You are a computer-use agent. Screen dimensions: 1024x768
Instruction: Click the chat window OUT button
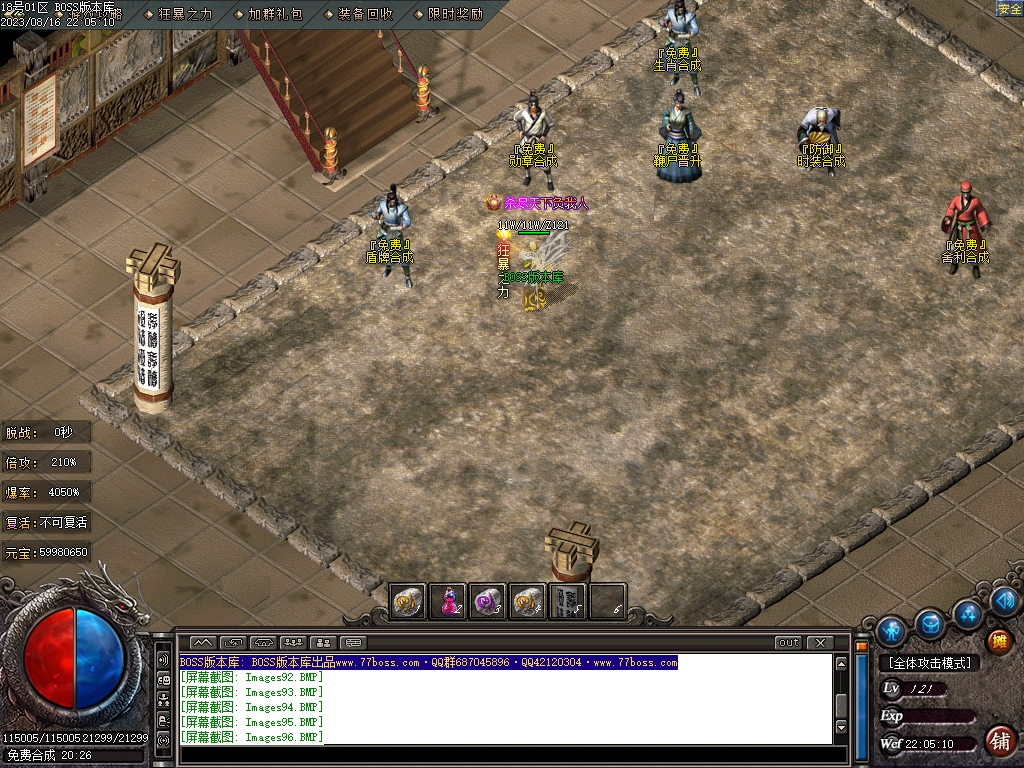pos(788,642)
